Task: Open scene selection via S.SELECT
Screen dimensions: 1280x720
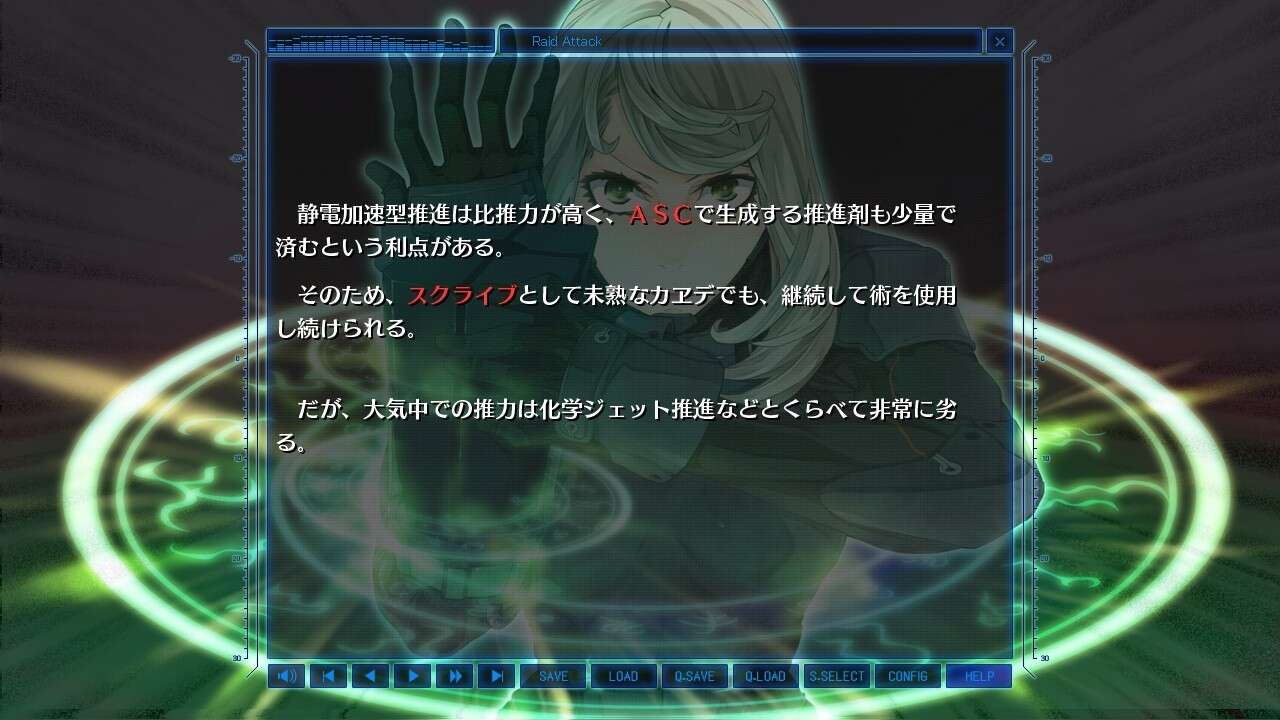Action: click(837, 676)
